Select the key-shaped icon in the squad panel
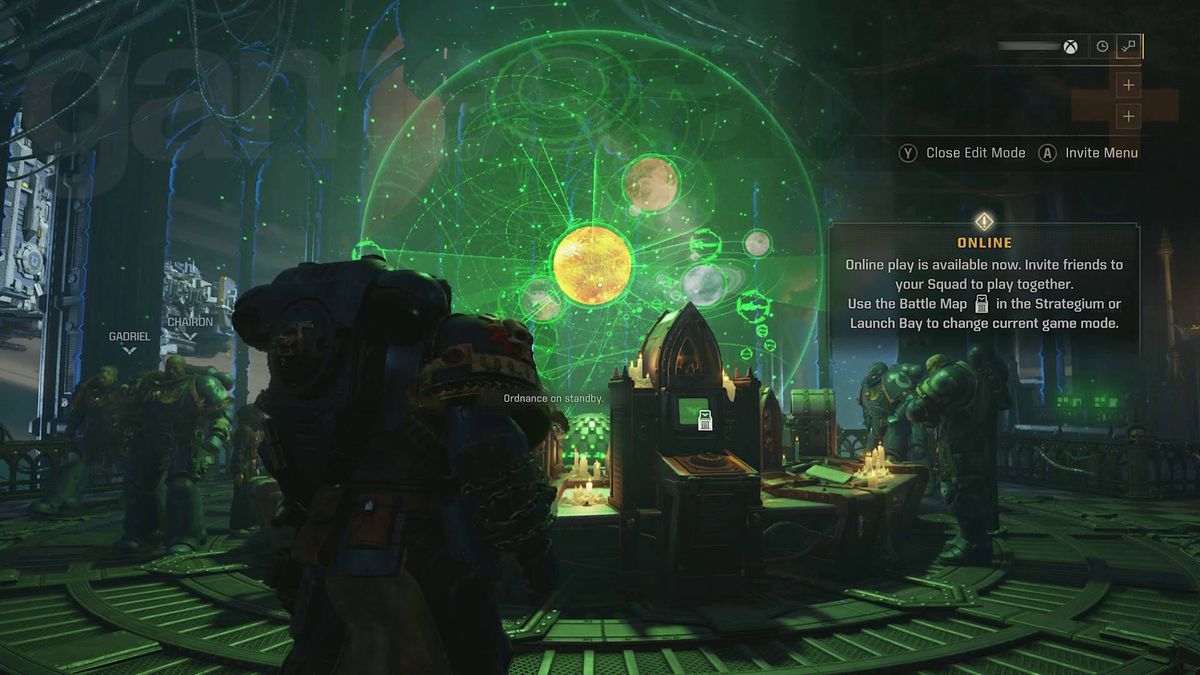Image resolution: width=1200 pixels, height=675 pixels. pyautogui.click(x=1129, y=46)
